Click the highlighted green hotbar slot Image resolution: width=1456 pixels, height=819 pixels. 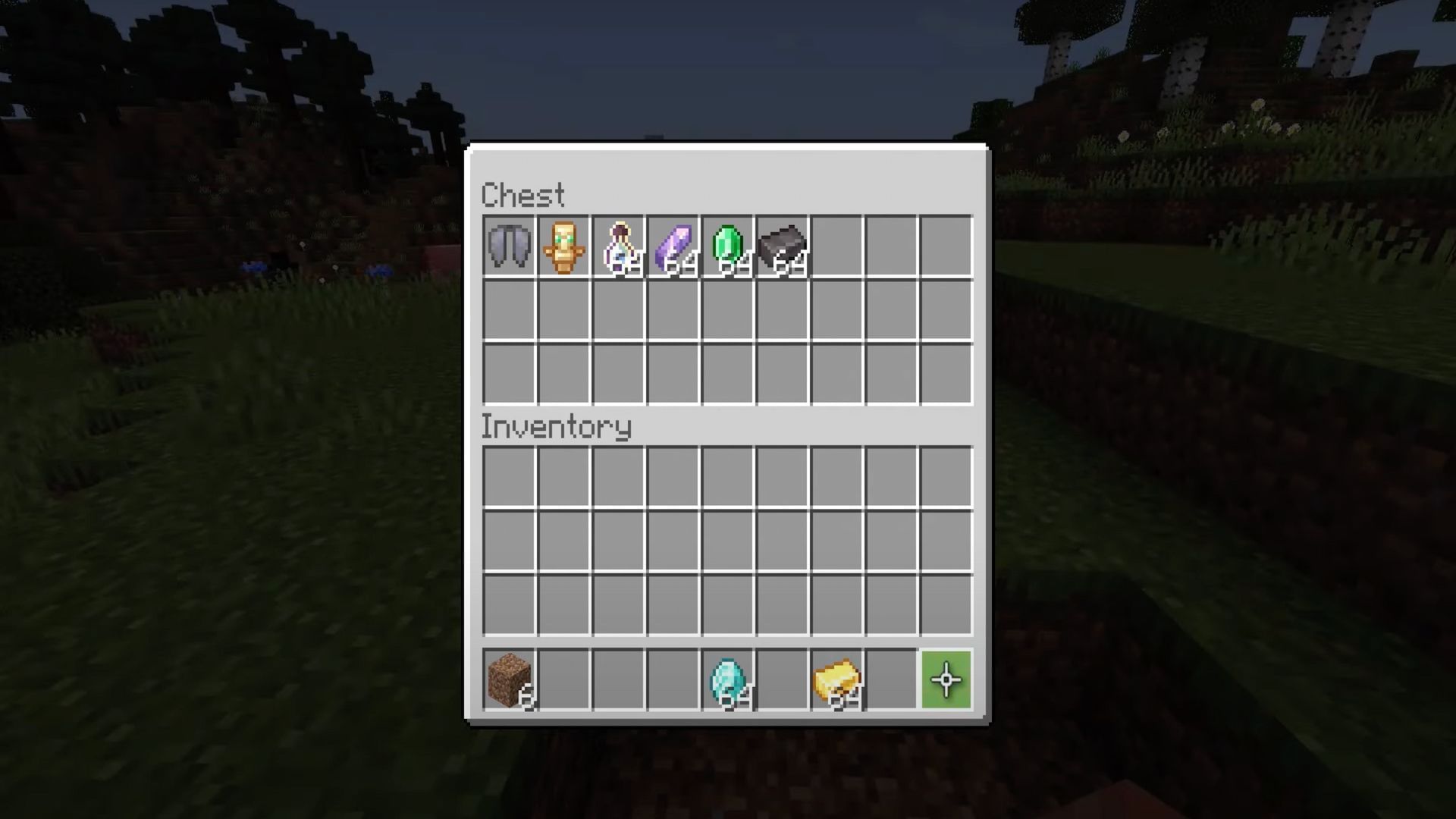(945, 680)
